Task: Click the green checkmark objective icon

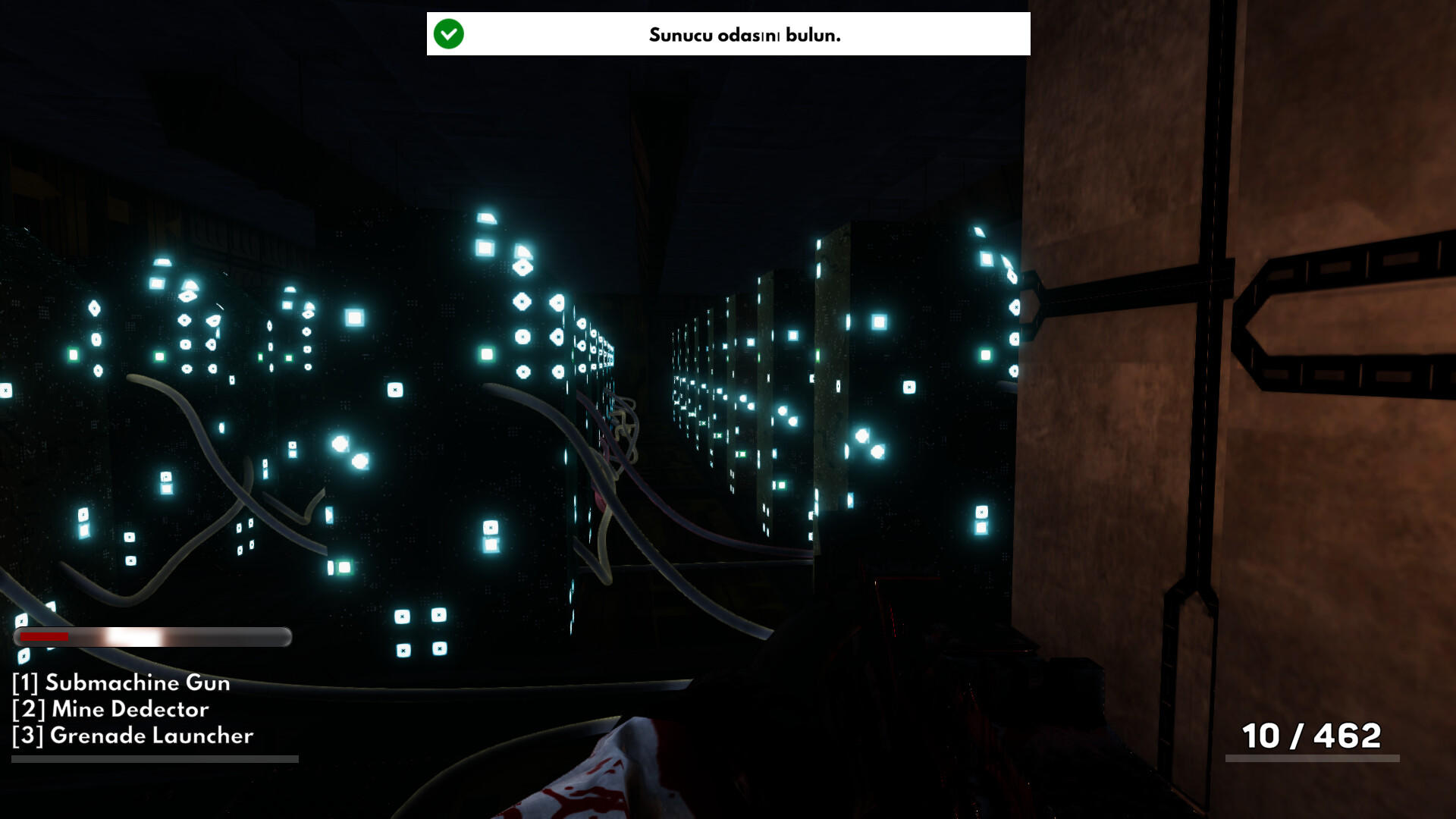Action: tap(447, 33)
